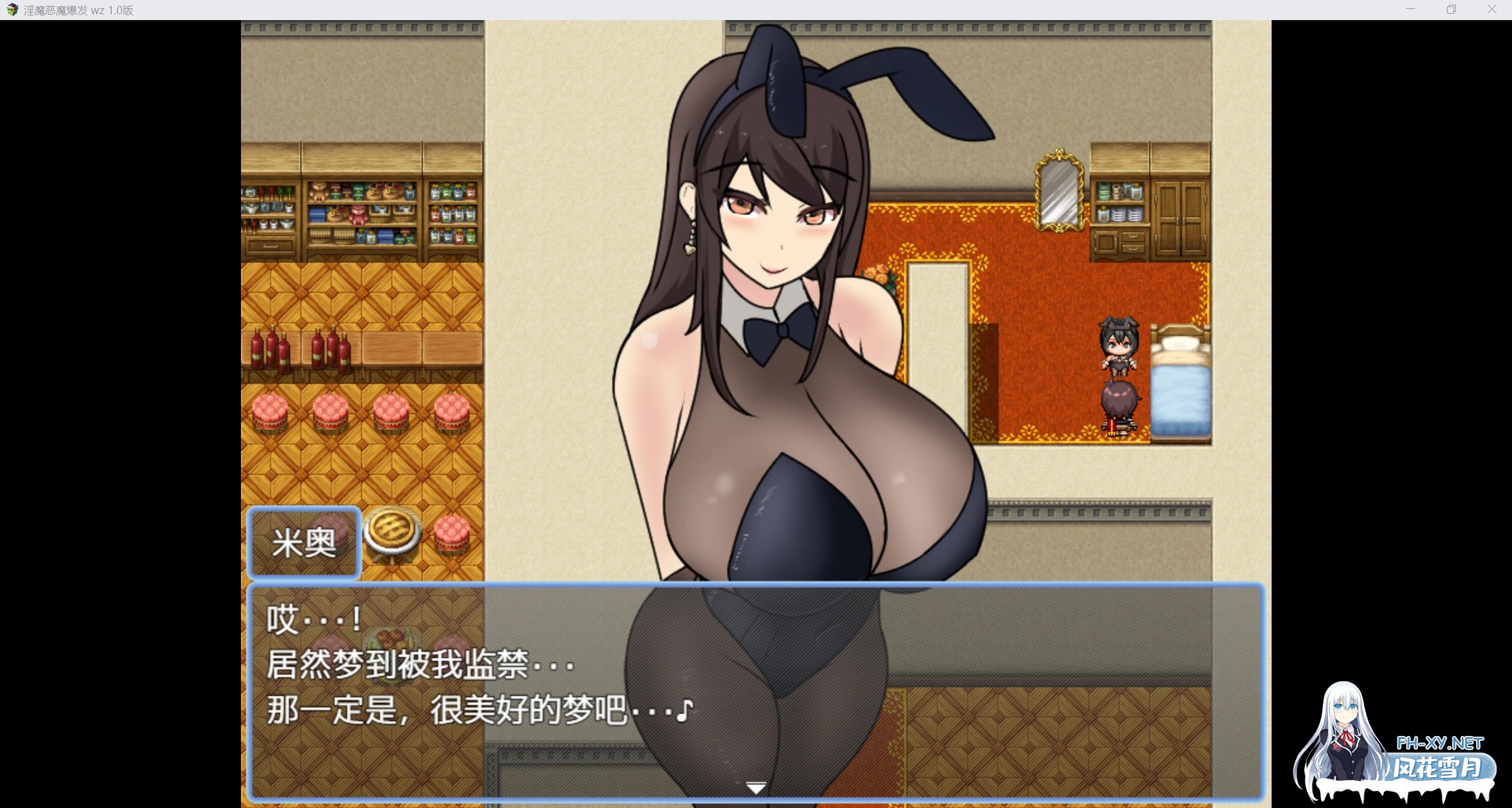The width and height of the screenshot is (1512, 808).
Task: Click the dialogue continue arrow
Action: pos(755,787)
